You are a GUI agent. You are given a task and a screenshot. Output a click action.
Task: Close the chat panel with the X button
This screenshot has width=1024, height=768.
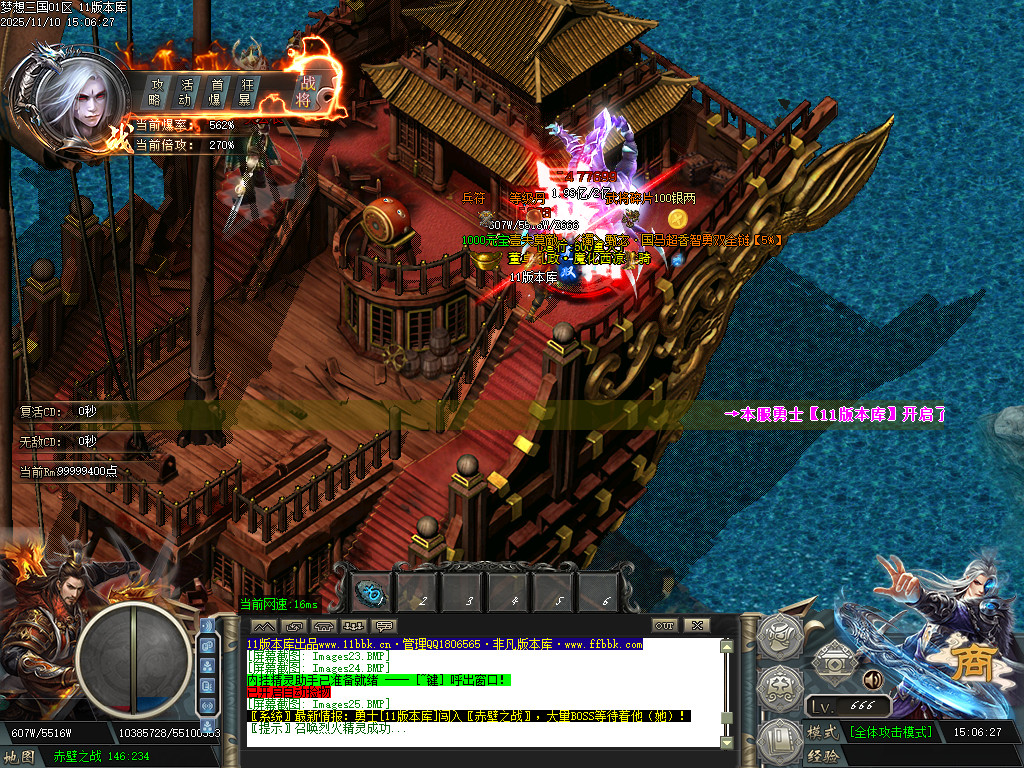[697, 626]
